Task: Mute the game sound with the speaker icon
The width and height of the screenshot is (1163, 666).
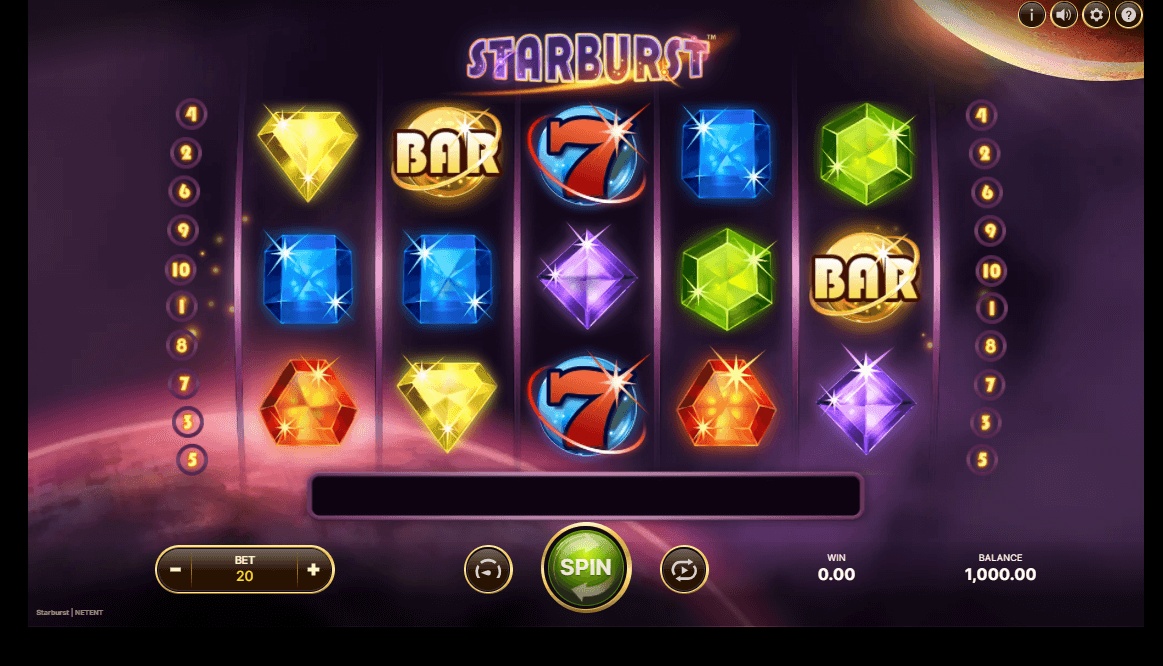Action: (x=1063, y=15)
